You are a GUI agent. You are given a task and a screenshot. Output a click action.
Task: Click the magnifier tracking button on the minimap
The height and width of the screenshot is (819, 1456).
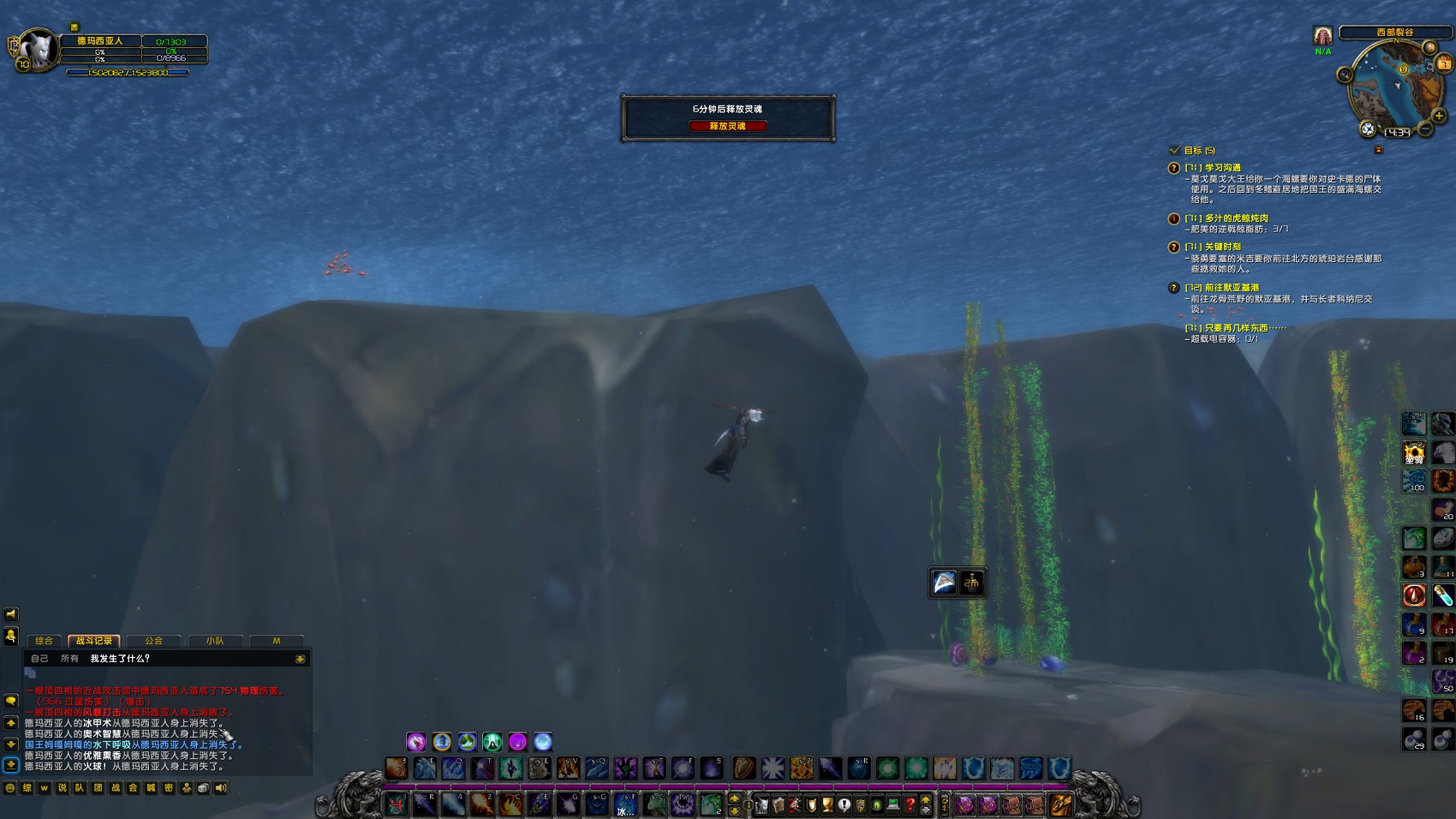(1345, 75)
